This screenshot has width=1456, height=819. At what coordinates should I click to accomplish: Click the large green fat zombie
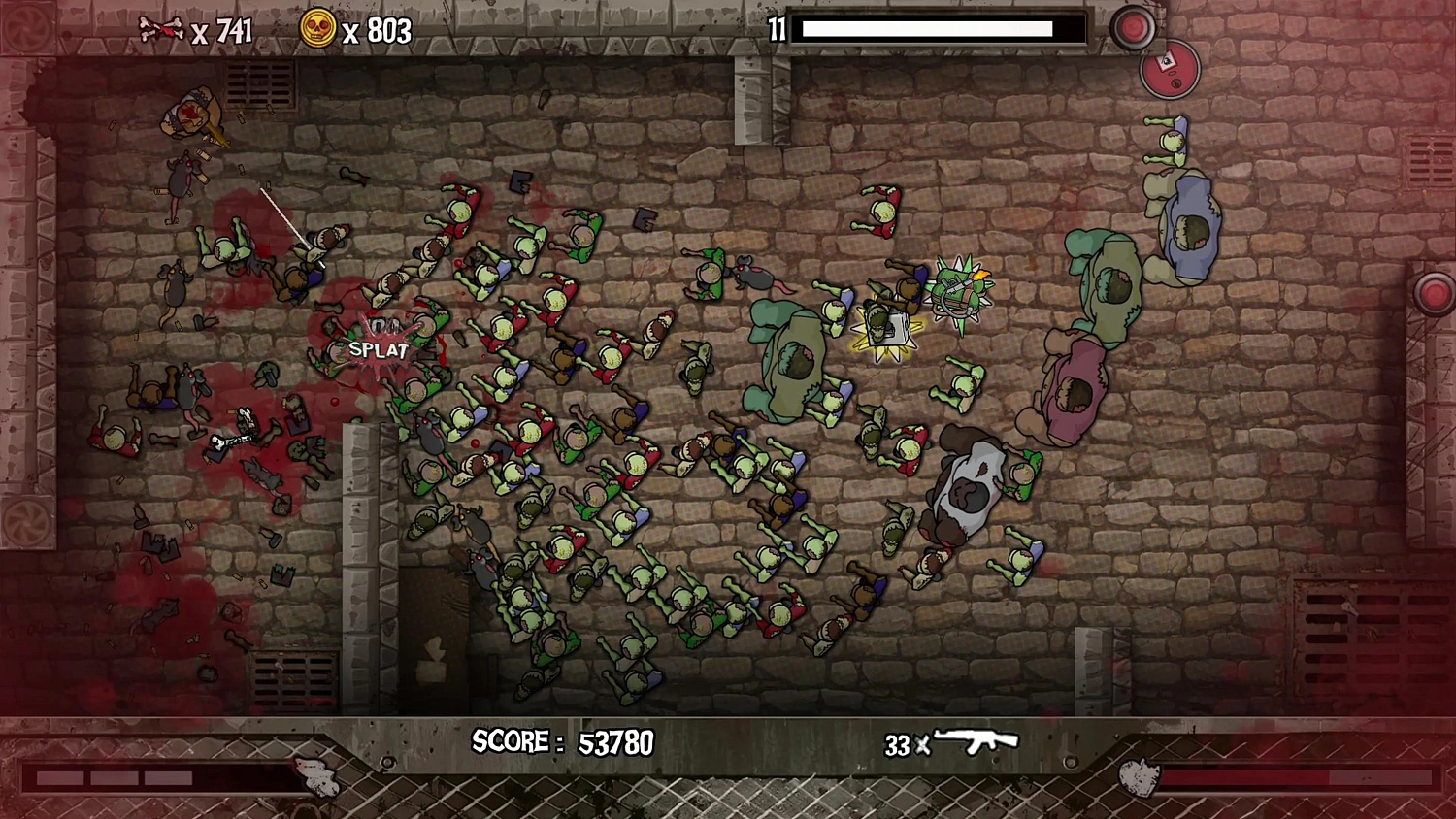click(x=798, y=359)
